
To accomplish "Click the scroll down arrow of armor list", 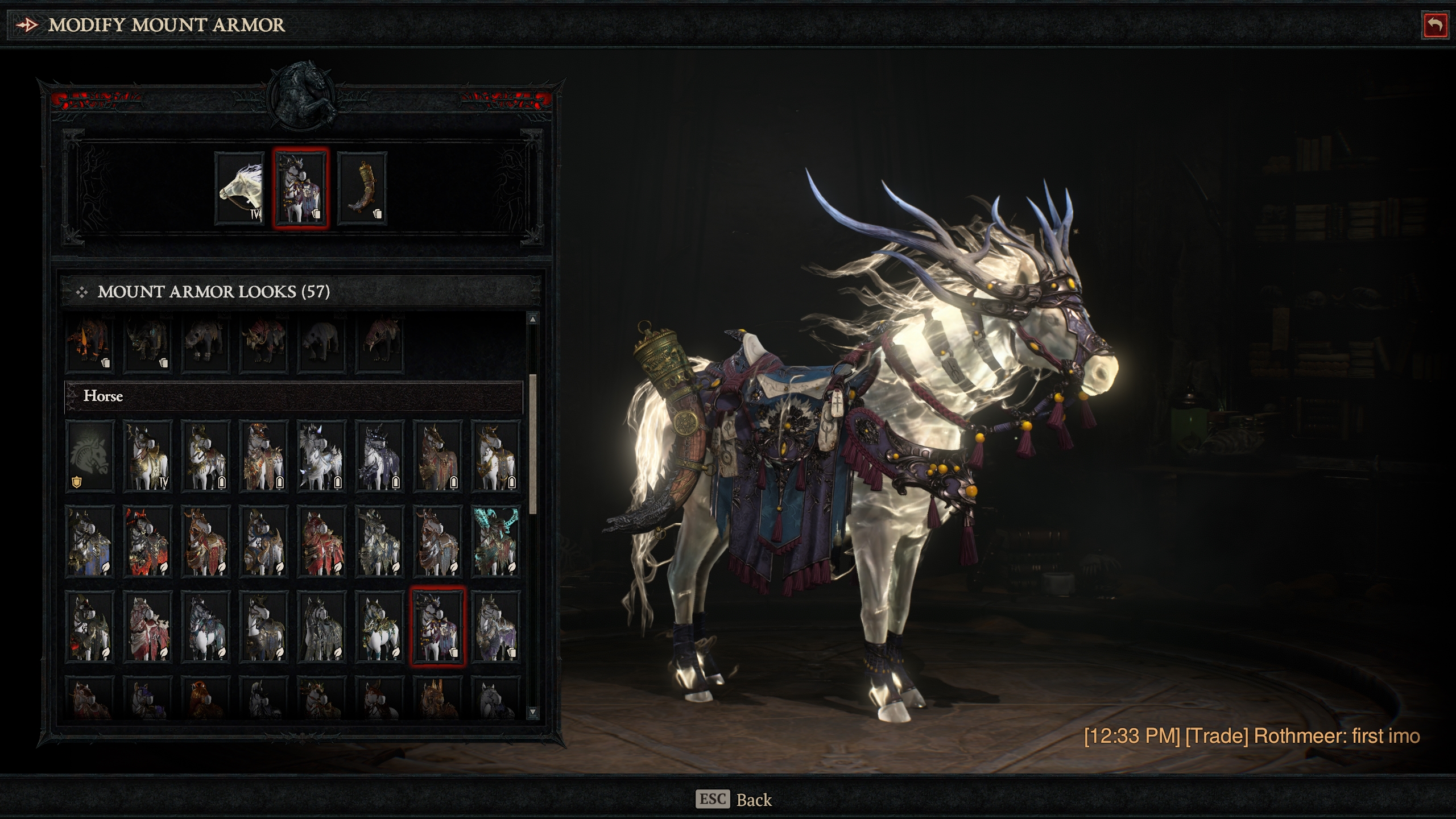I will point(532,712).
